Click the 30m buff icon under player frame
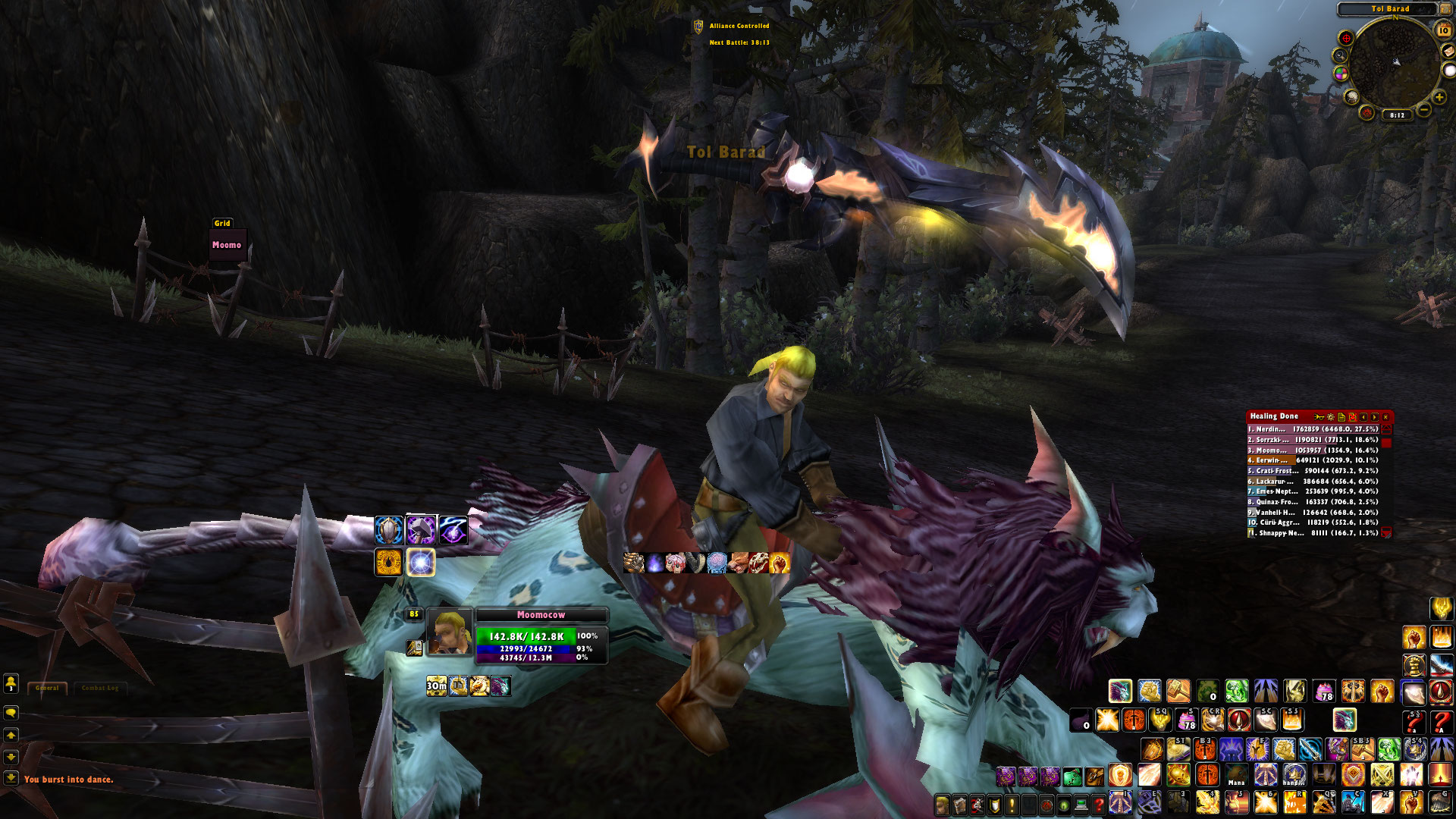This screenshot has width=1456, height=819. coord(436,686)
